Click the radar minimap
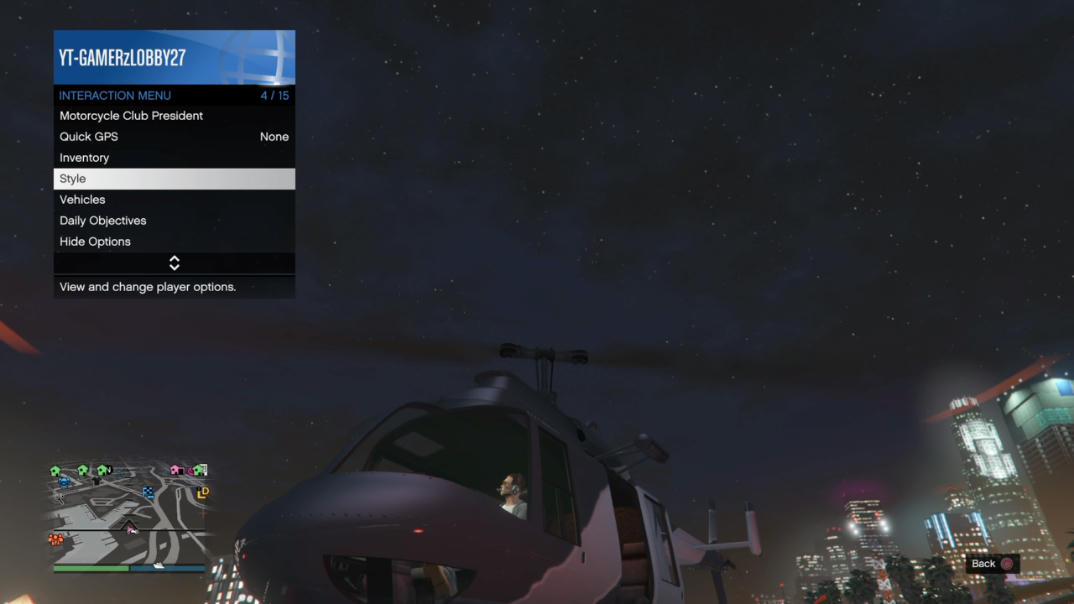The width and height of the screenshot is (1074, 604). point(129,513)
